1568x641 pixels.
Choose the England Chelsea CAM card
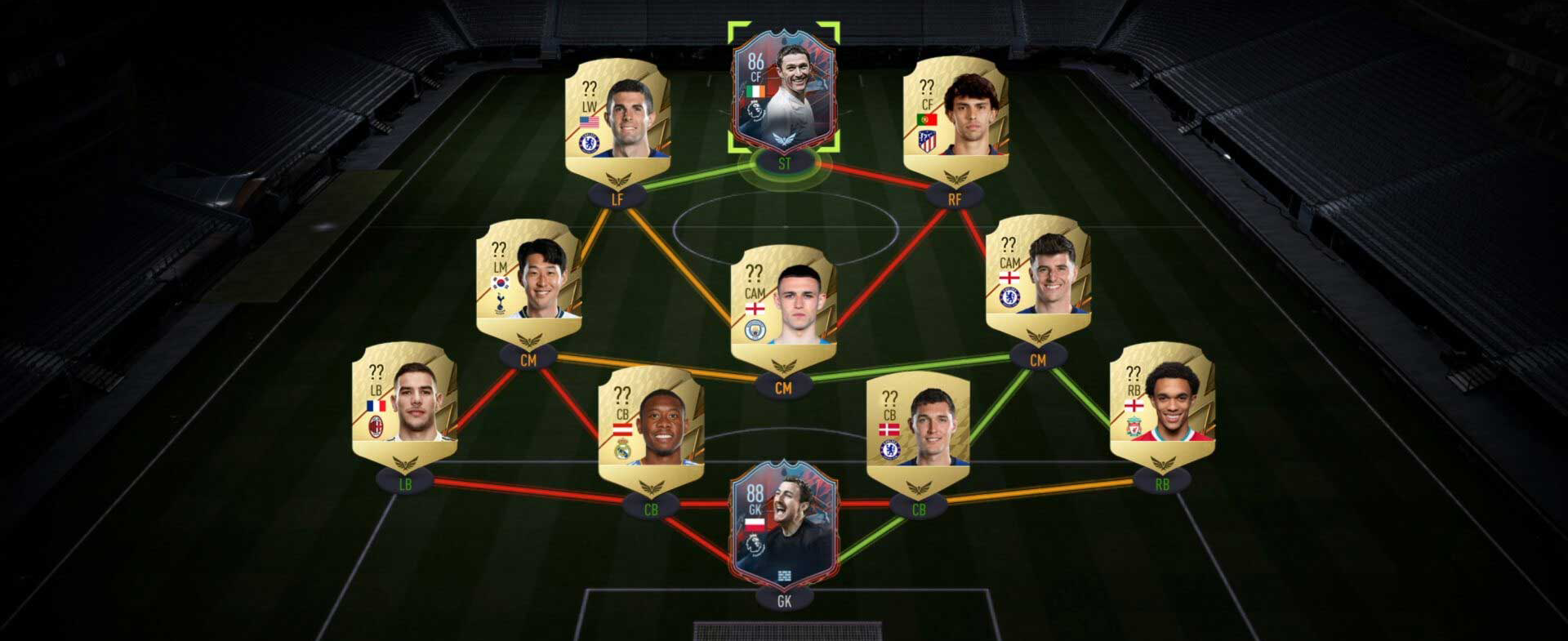click(1038, 278)
